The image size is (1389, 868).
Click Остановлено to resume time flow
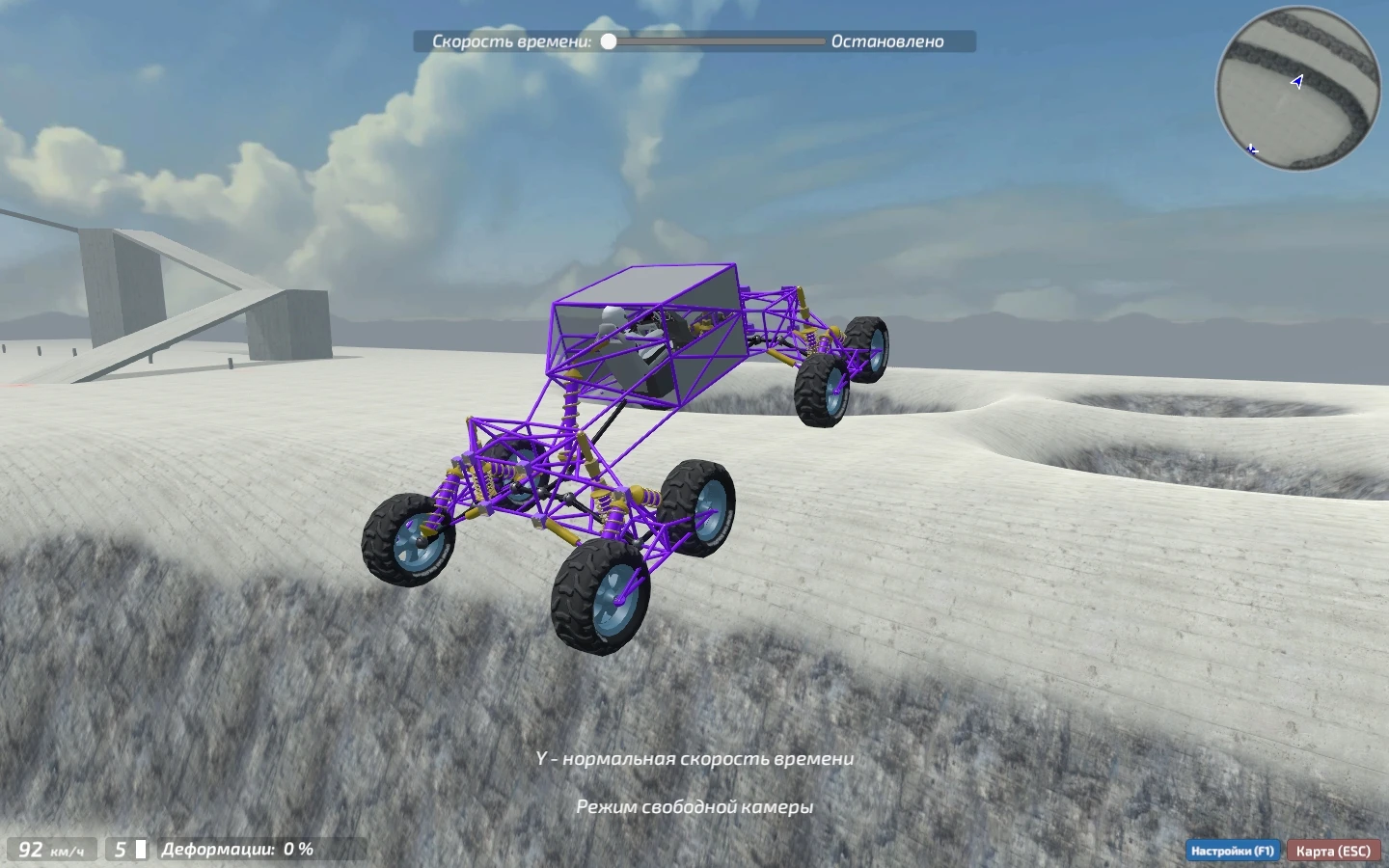(x=886, y=42)
